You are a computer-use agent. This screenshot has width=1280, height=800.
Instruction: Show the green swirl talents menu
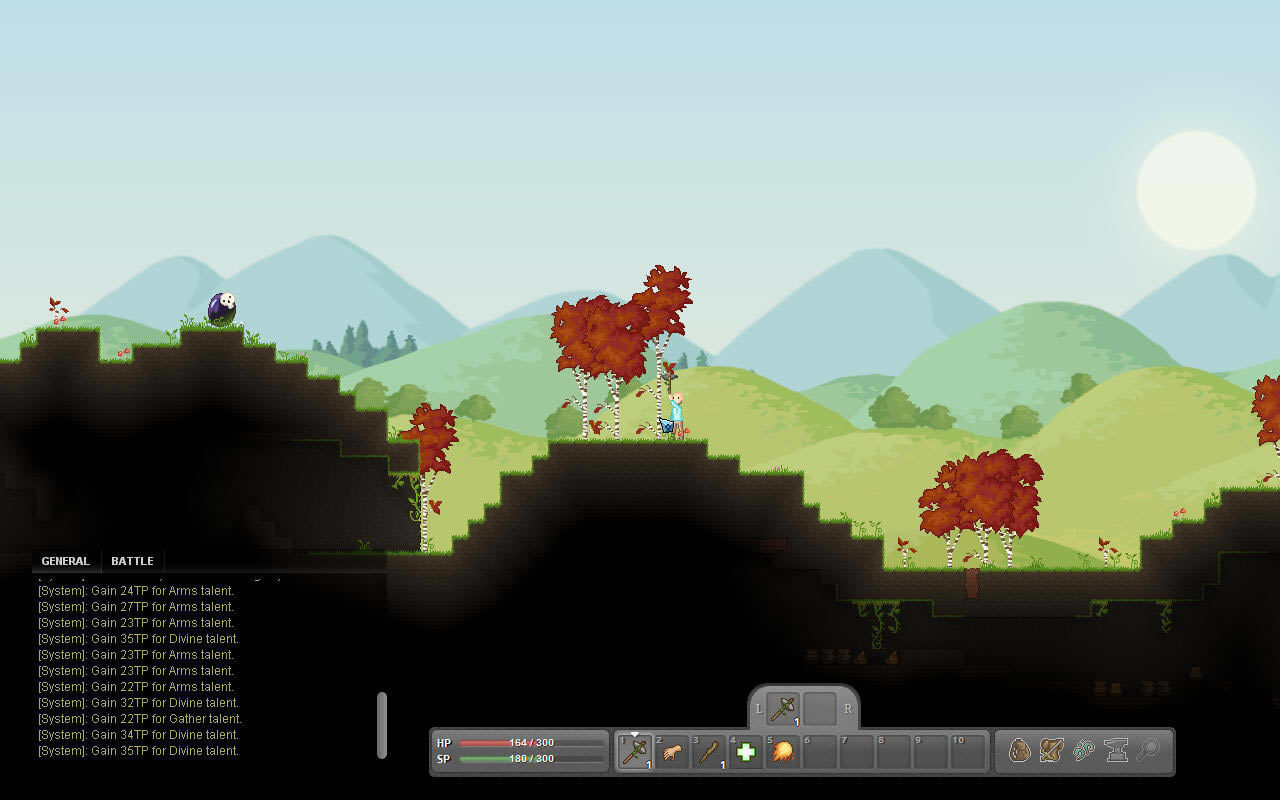pos(1084,750)
